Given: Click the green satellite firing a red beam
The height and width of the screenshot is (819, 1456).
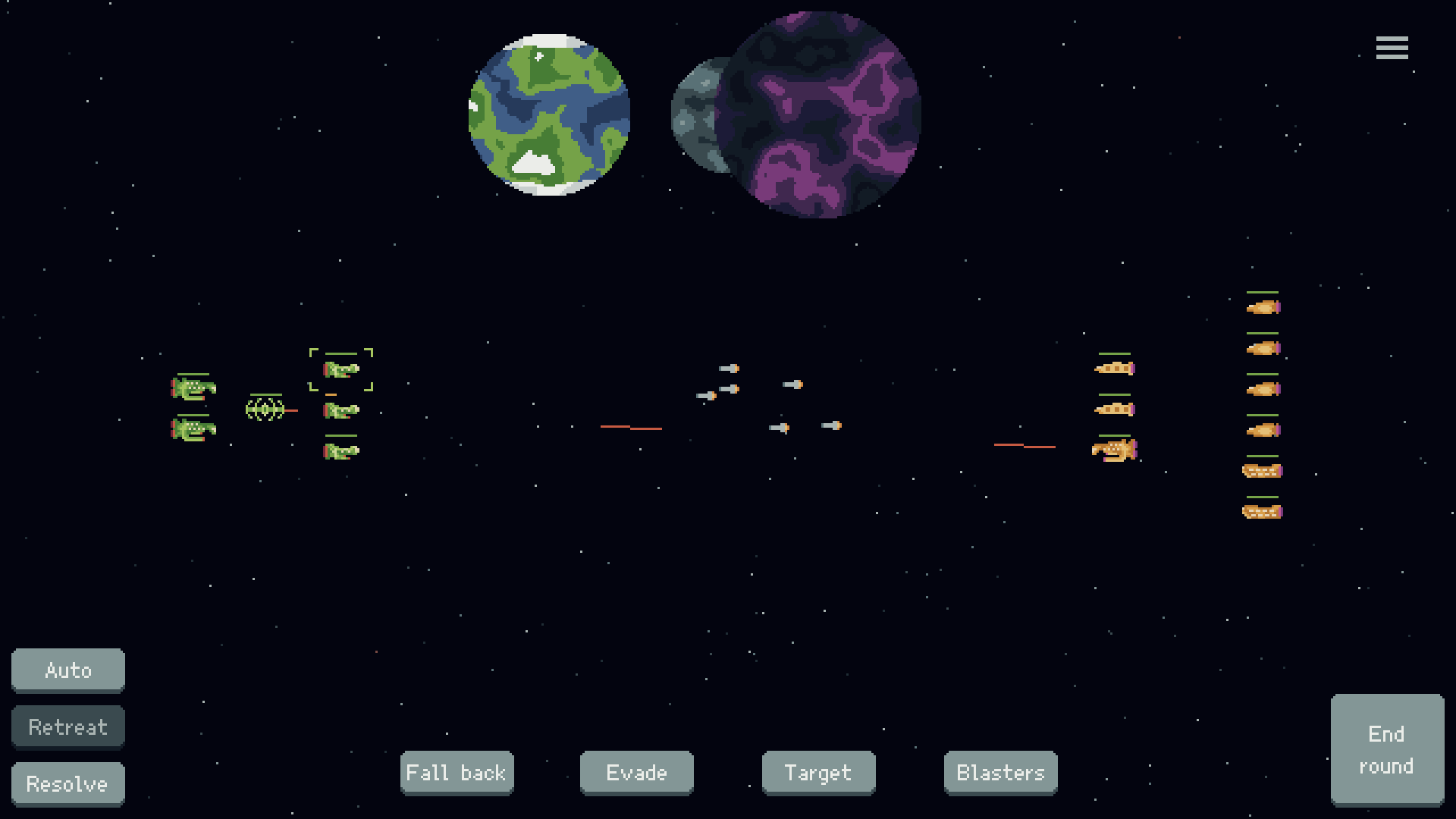Looking at the screenshot, I should pos(265,411).
